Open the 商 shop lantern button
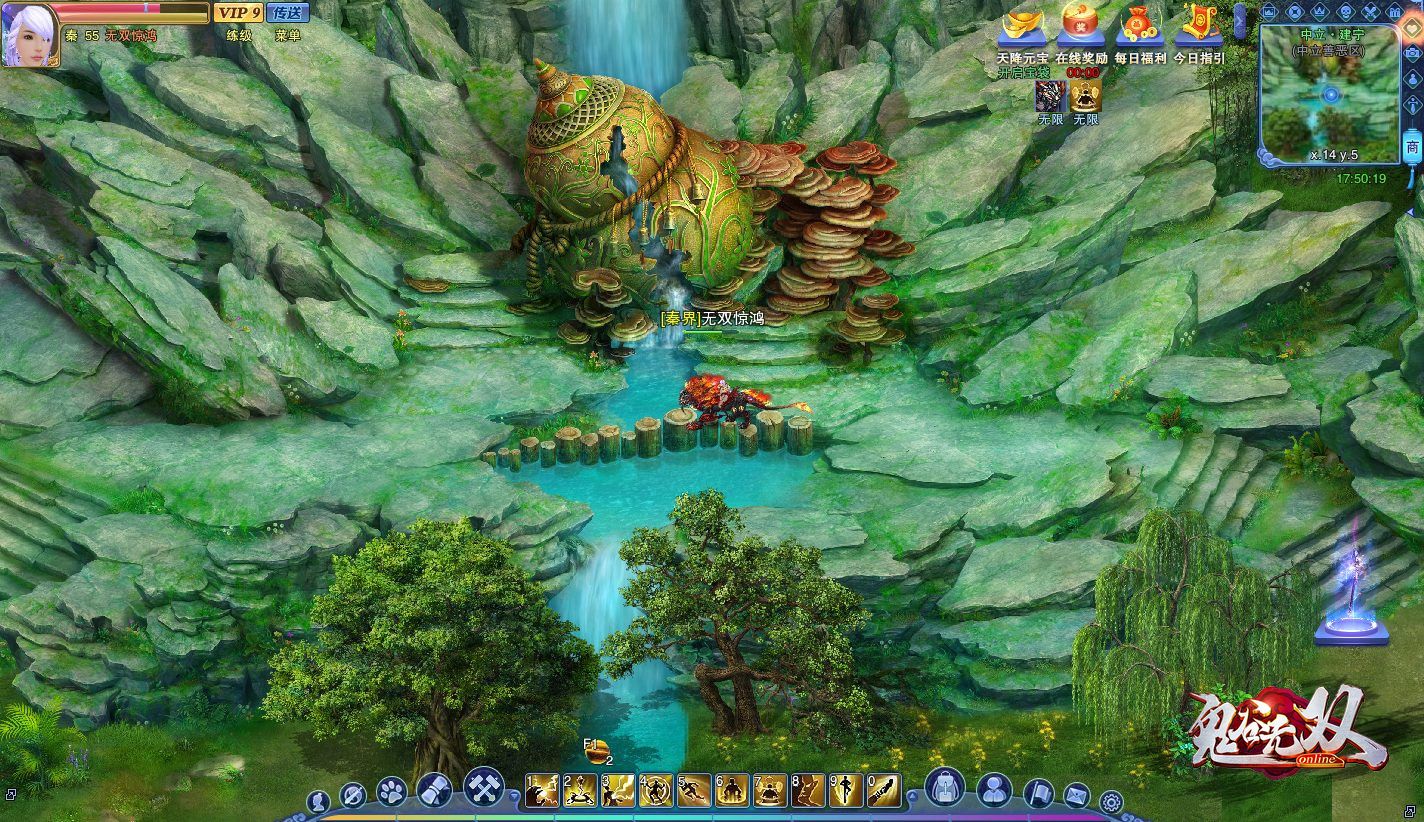Viewport: 1424px width, 822px height. (x=1411, y=148)
